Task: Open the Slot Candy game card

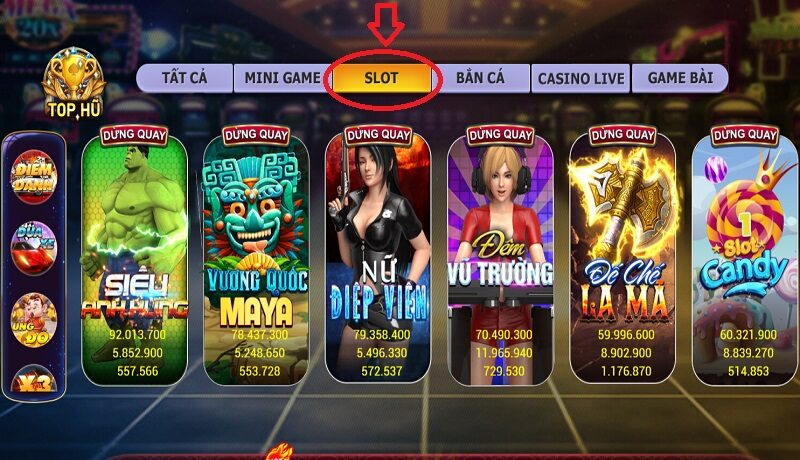Action: 743,255
